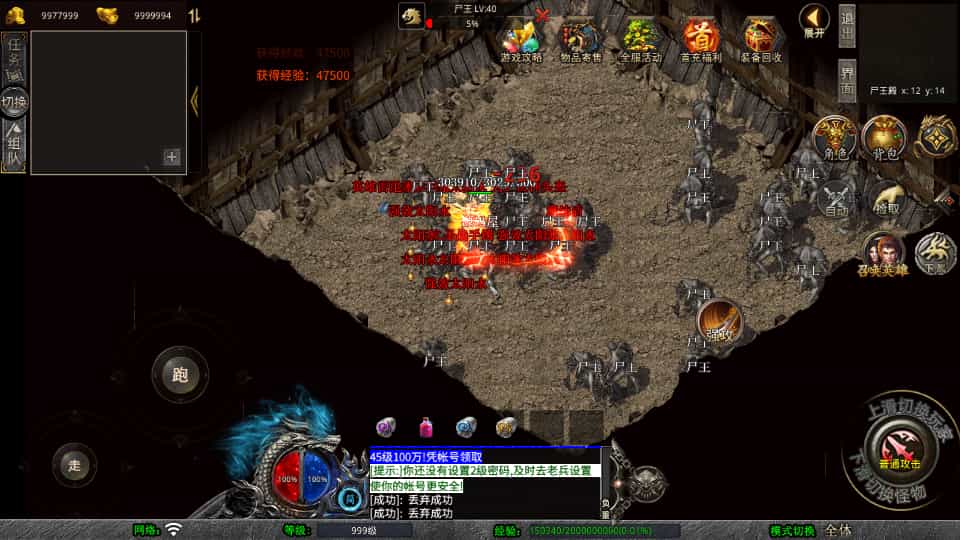Click the 展开 expand arrow button

tap(815, 20)
